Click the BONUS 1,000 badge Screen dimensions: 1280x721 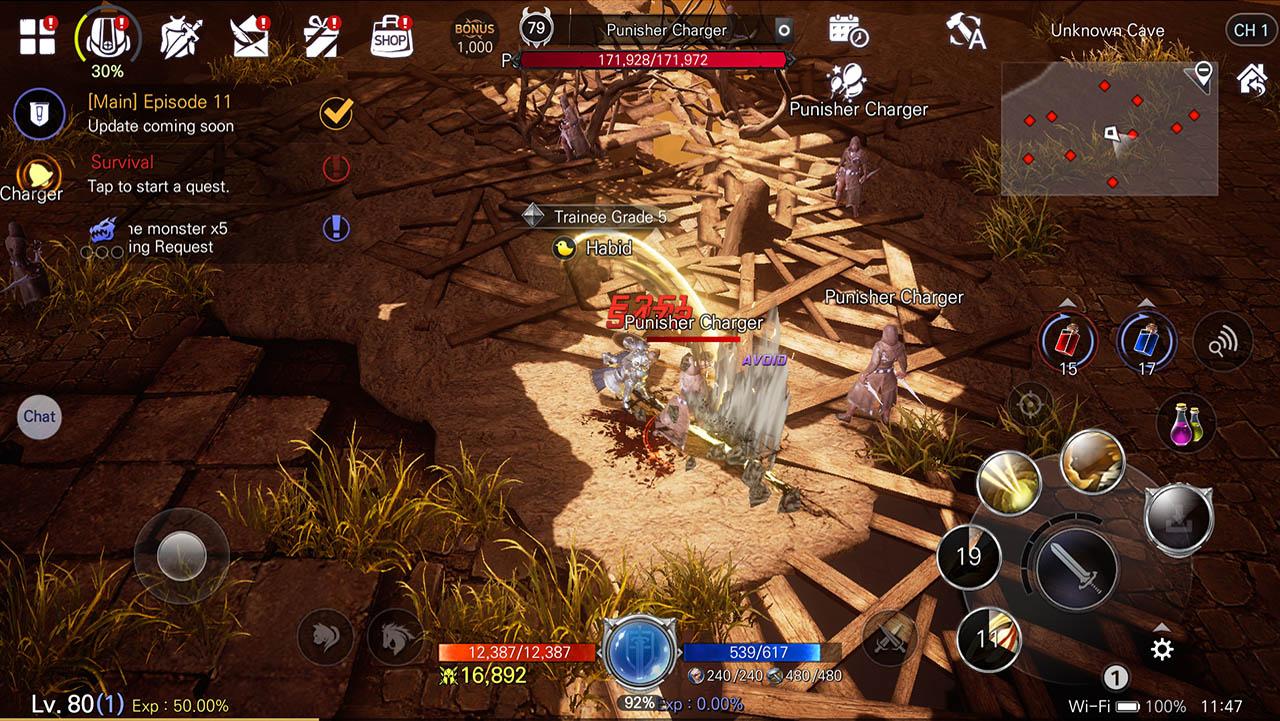coord(475,36)
